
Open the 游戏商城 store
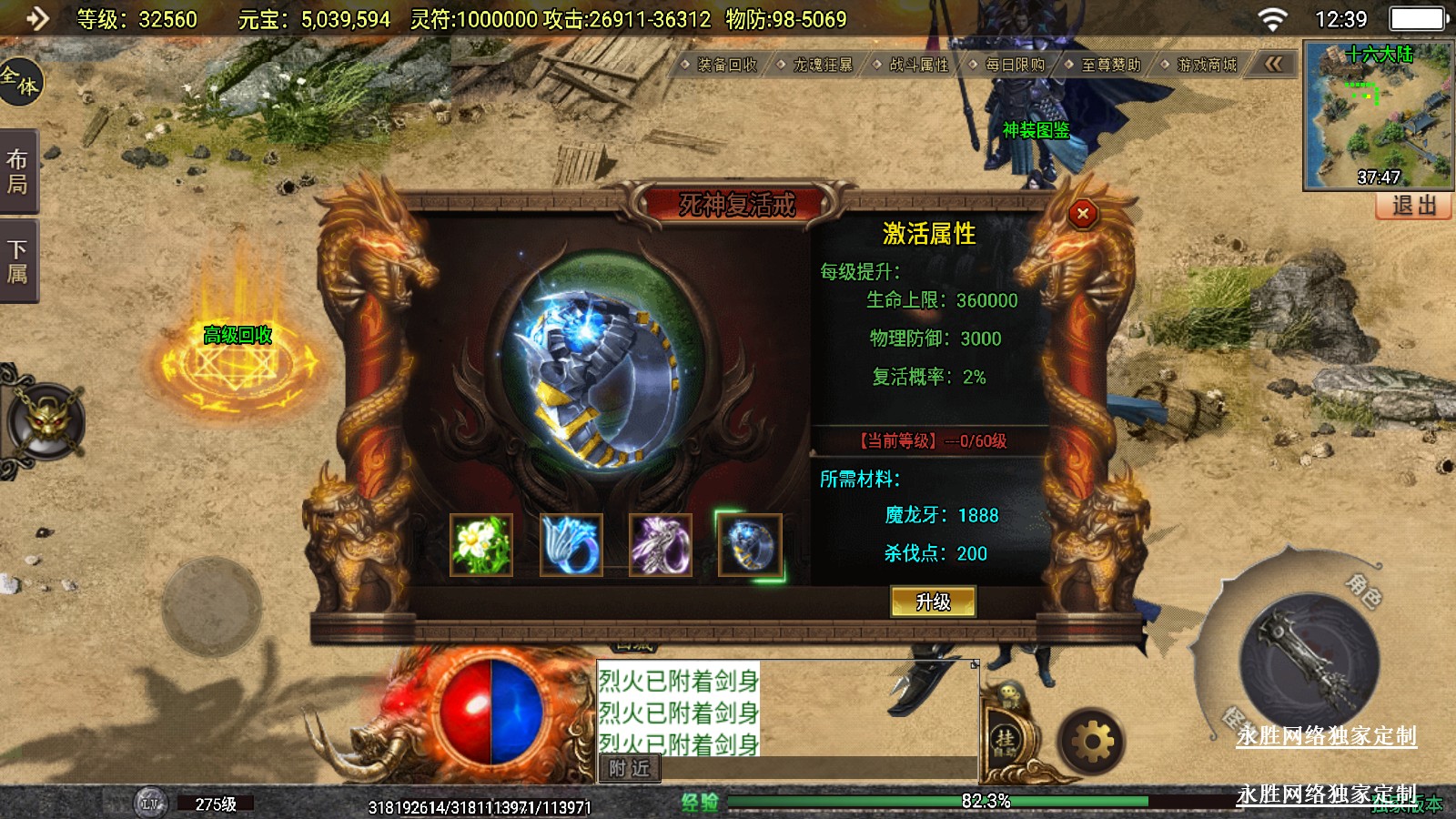click(1206, 65)
